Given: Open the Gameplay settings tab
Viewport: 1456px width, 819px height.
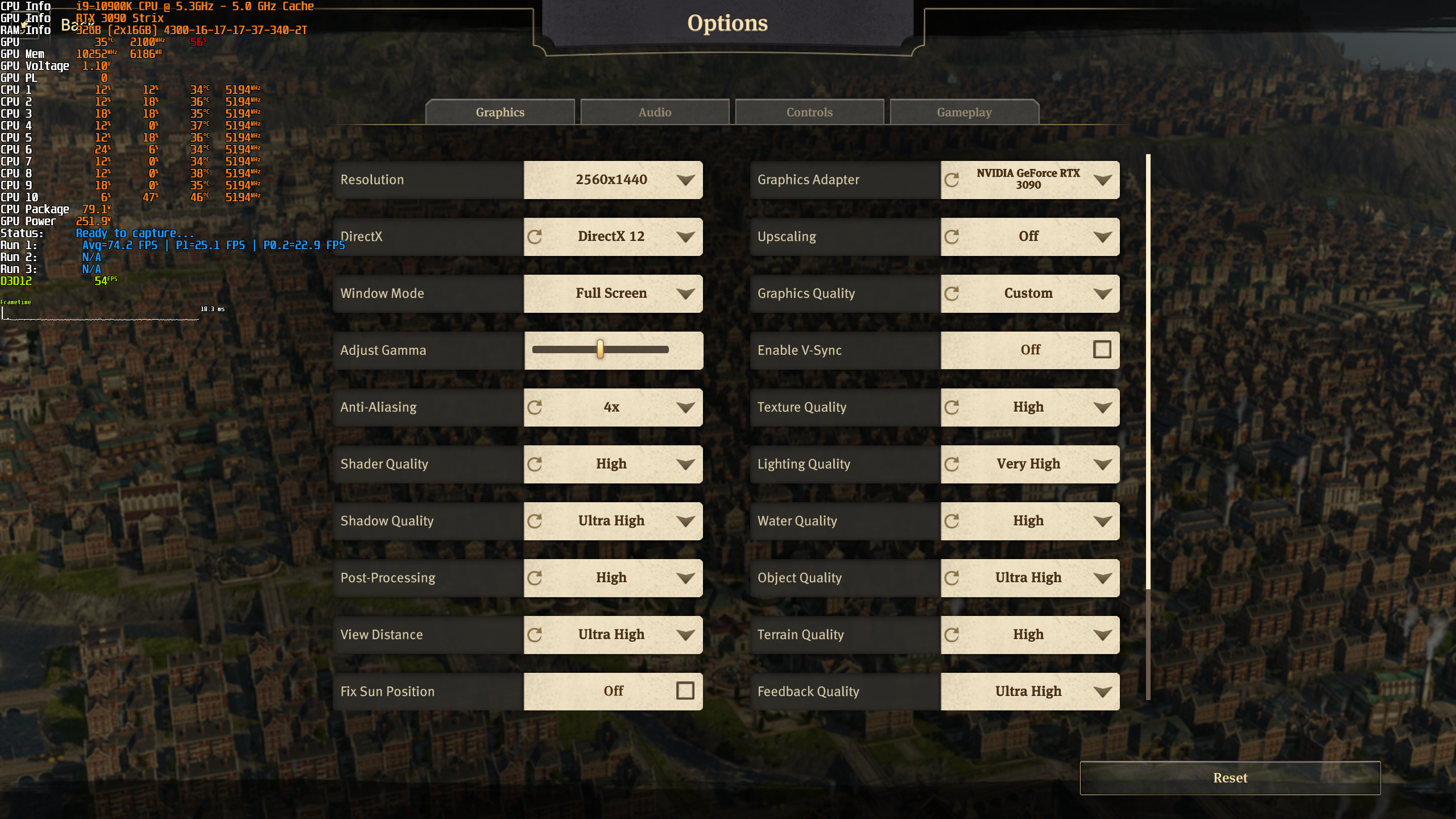Looking at the screenshot, I should 964,111.
